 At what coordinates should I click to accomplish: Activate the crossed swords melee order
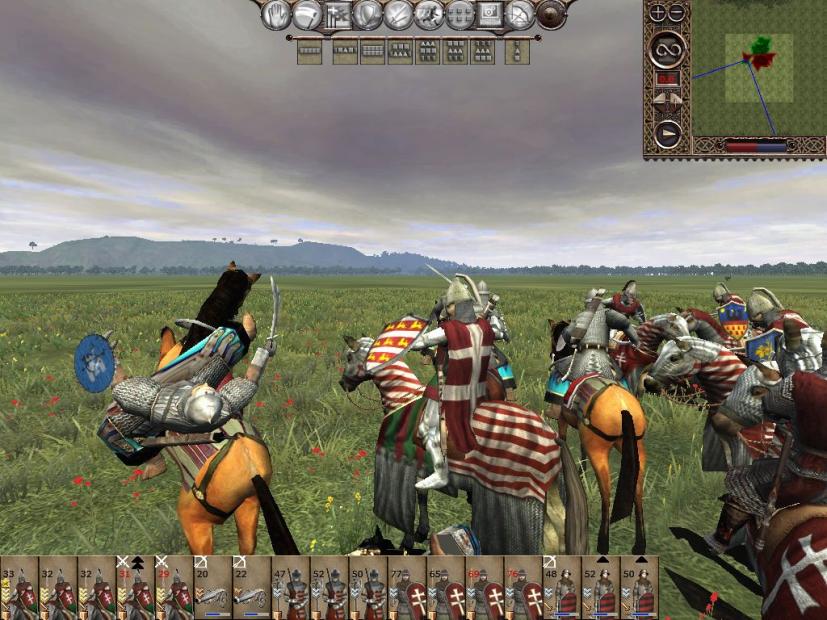coord(399,15)
